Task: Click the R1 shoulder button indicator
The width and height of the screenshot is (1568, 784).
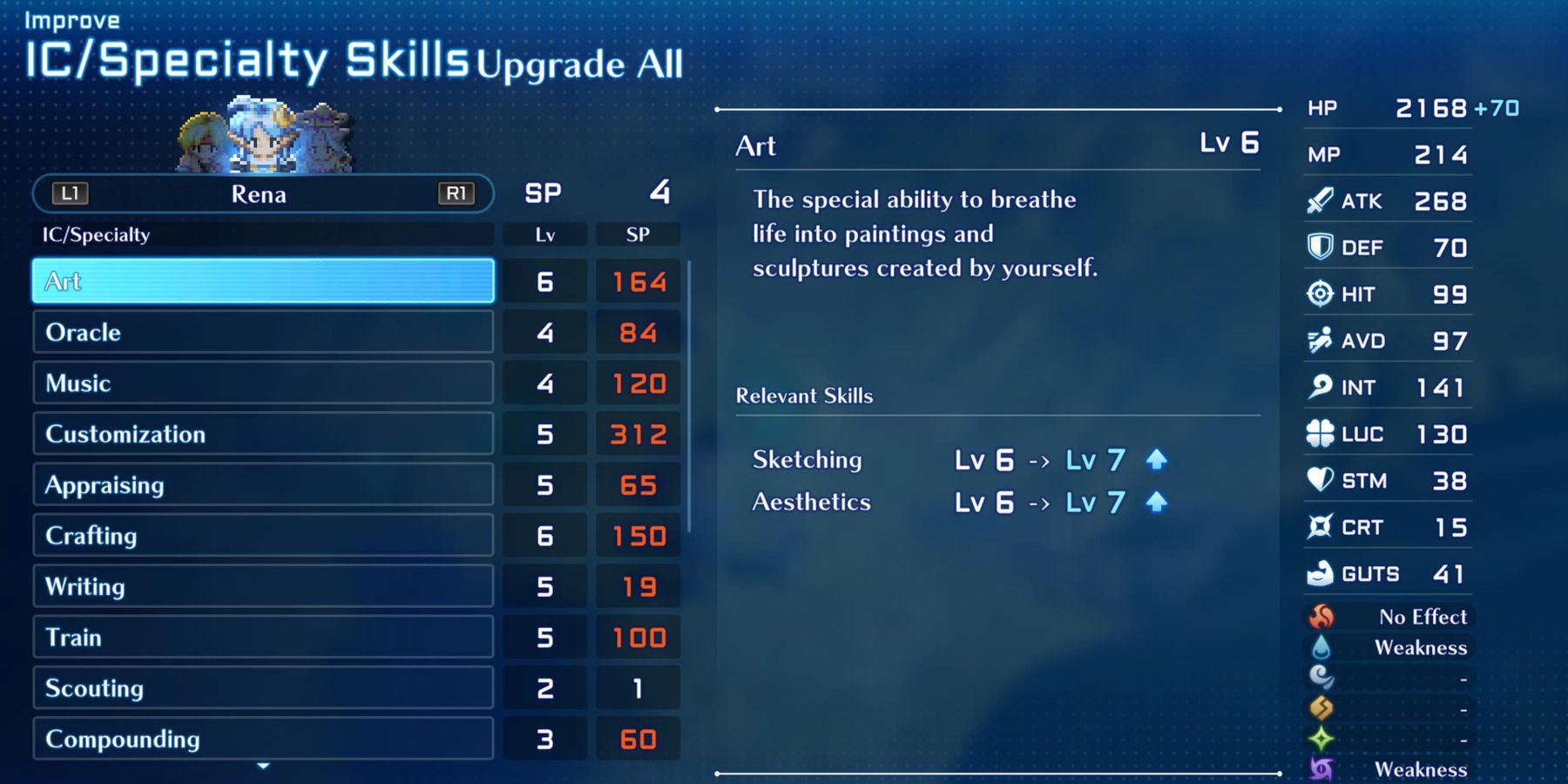Action: tap(456, 193)
